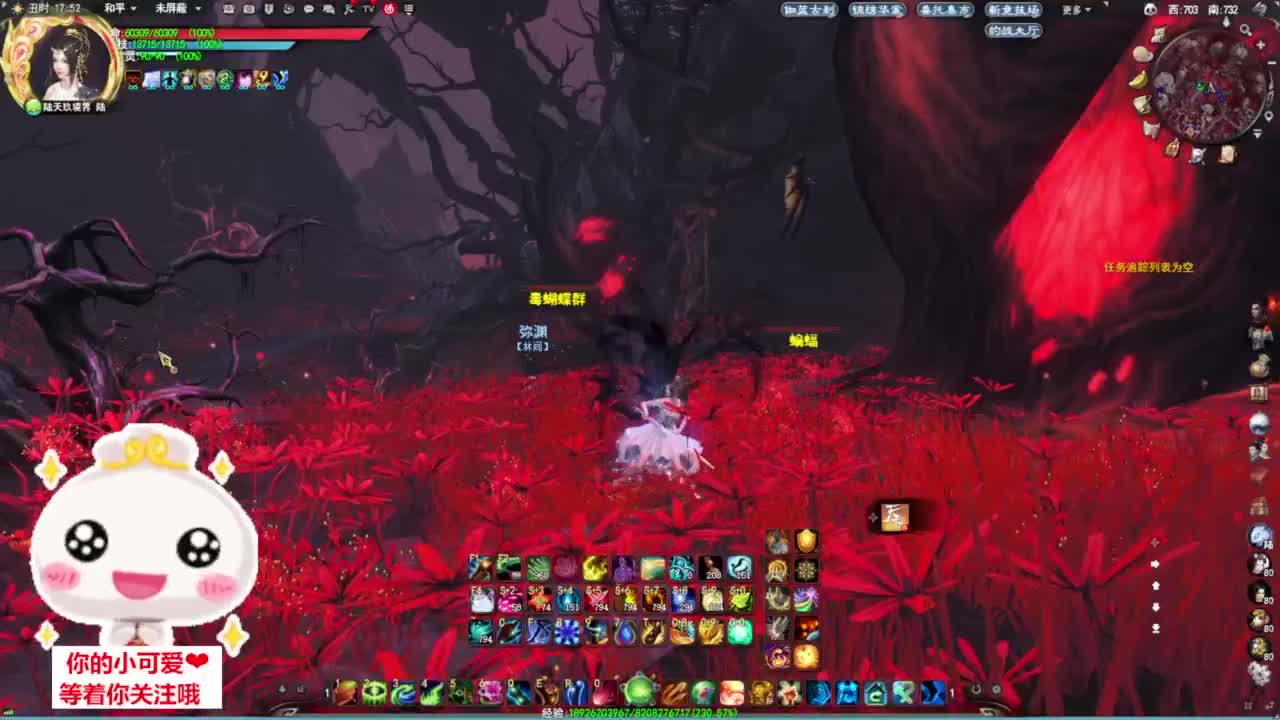Viewport: 1280px width, 720px height.
Task: Click the first buff icon under the mana bar
Action: (133, 80)
